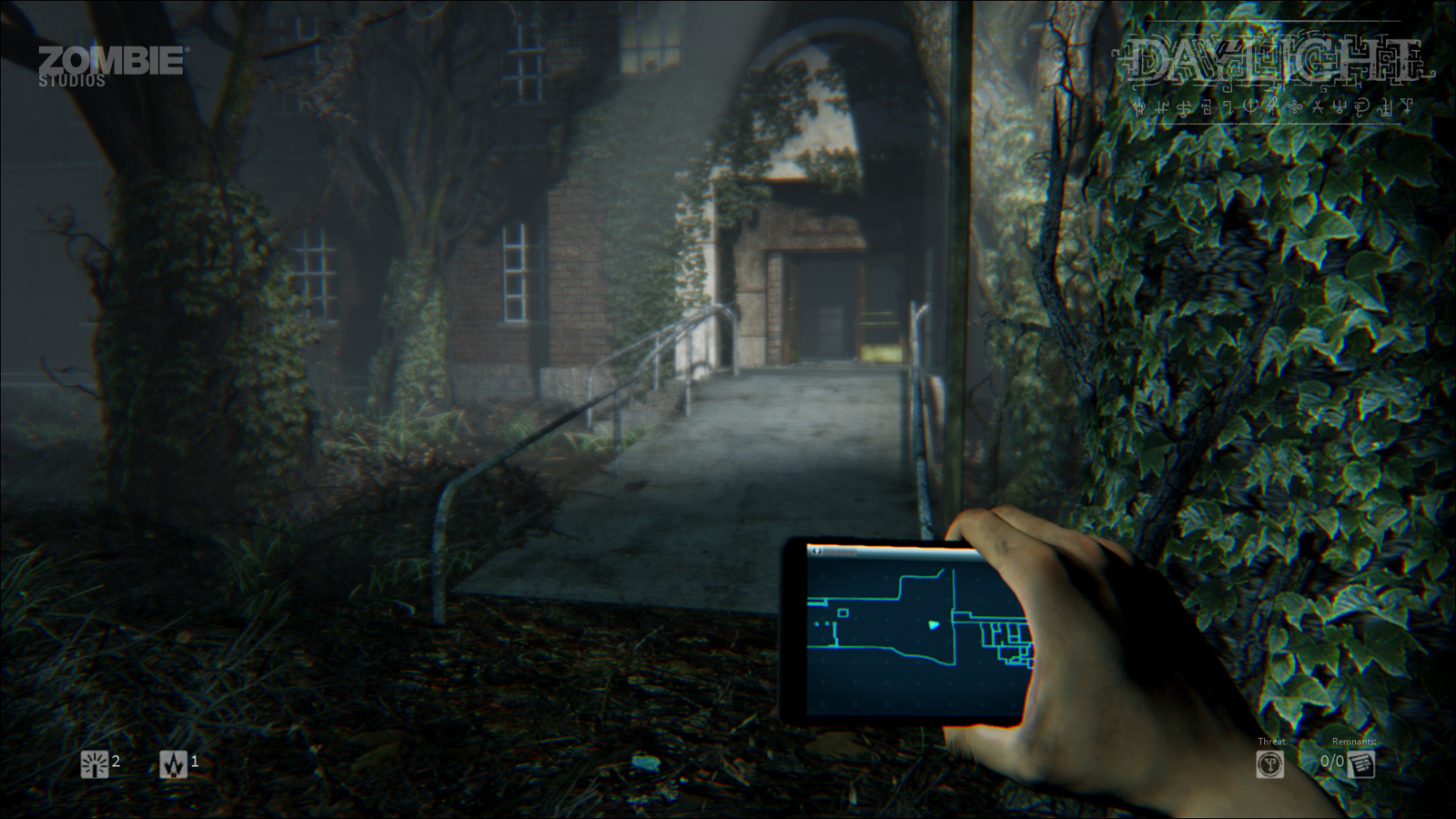Click the Threat indicator icon

(x=1270, y=764)
